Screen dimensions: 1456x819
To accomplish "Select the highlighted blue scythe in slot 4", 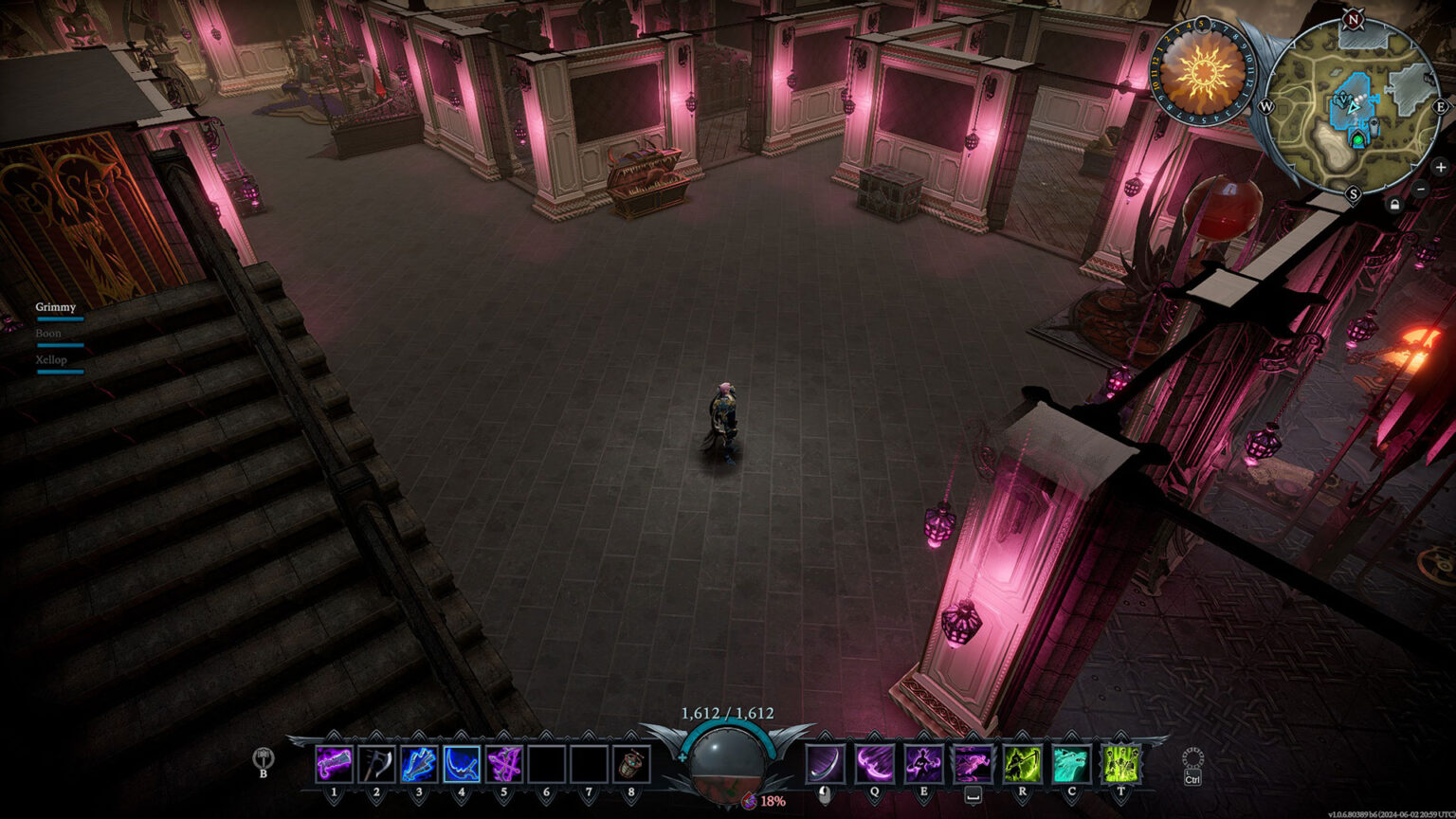I will 462,764.
